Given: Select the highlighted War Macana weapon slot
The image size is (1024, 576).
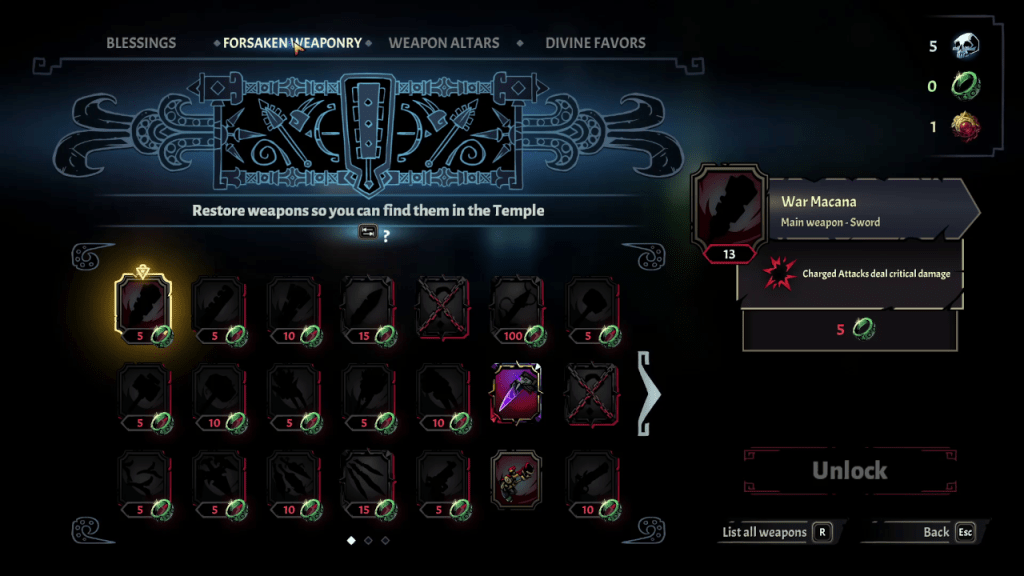Looking at the screenshot, I should pyautogui.click(x=144, y=308).
